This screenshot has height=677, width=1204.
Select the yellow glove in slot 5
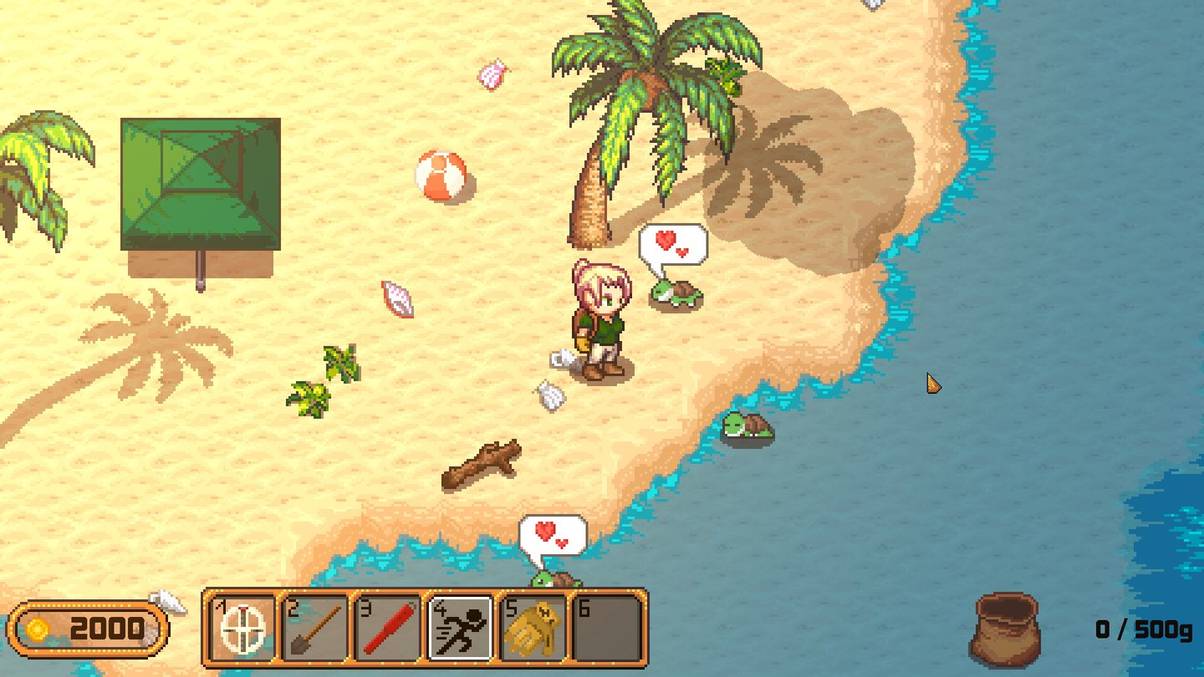point(533,628)
